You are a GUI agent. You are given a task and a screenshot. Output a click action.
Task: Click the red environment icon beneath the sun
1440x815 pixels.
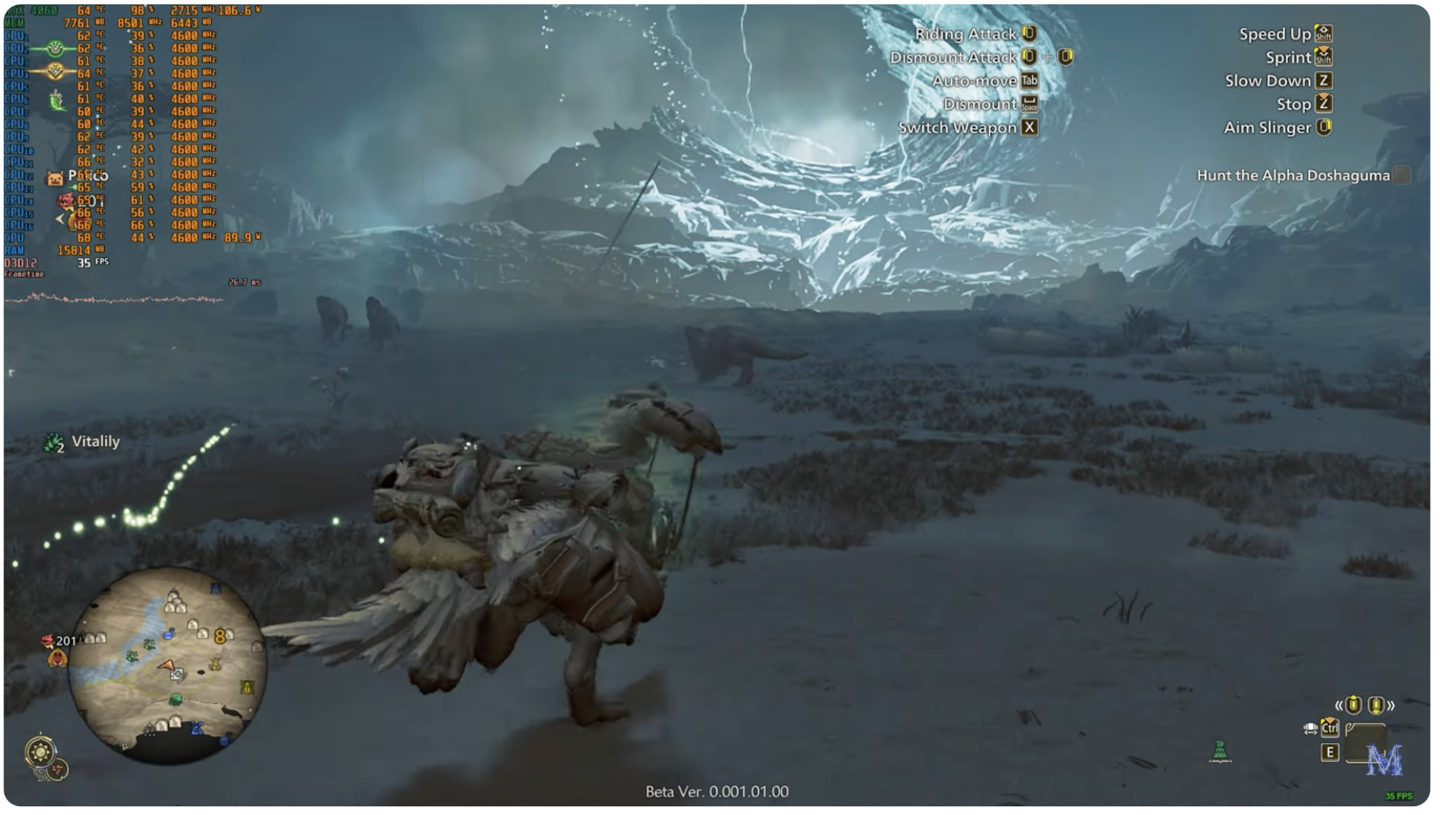[x=59, y=769]
